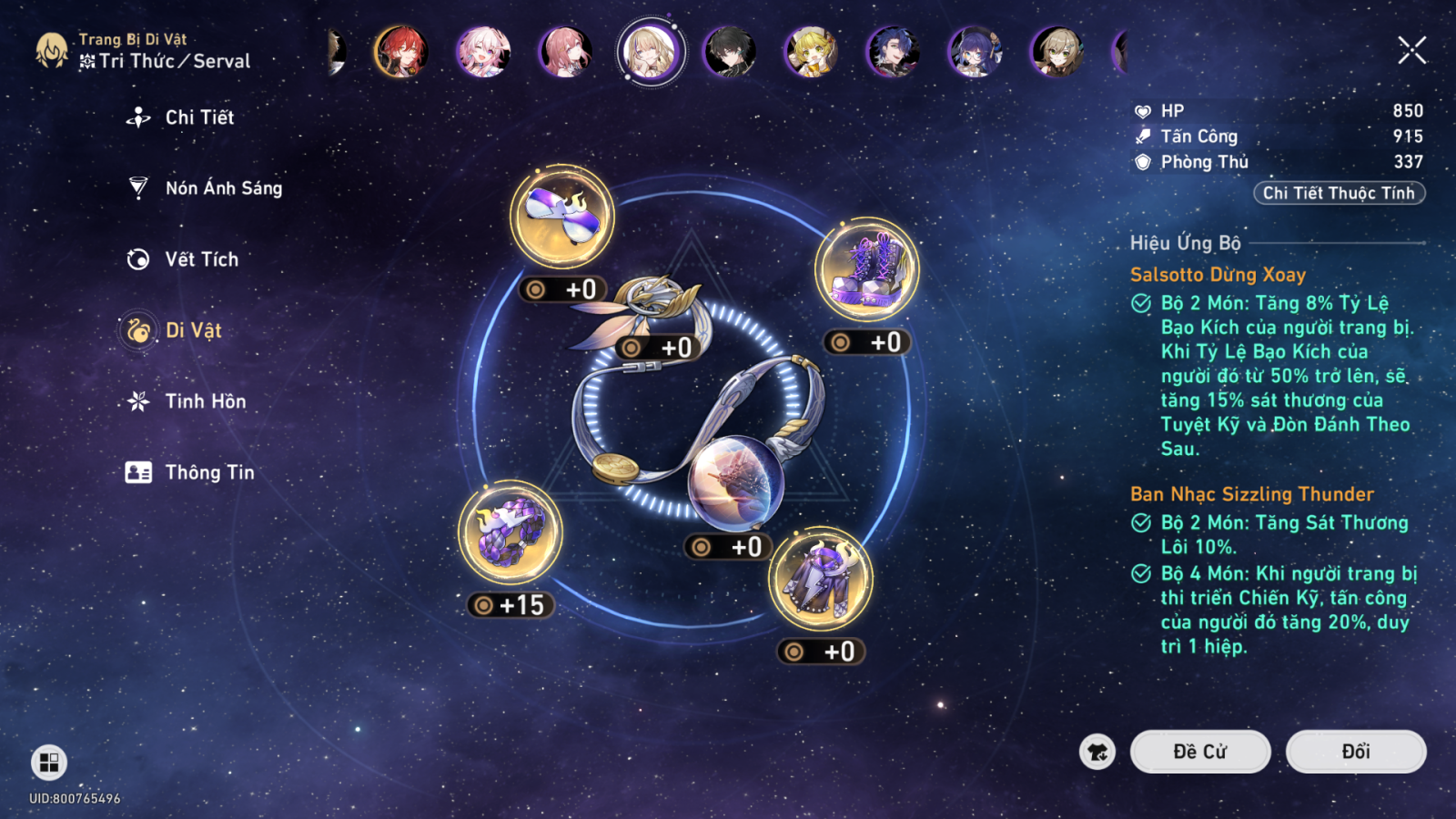Viewport: 1456px width, 819px height.
Task: Show the Thông Tin tab
Action: click(209, 472)
